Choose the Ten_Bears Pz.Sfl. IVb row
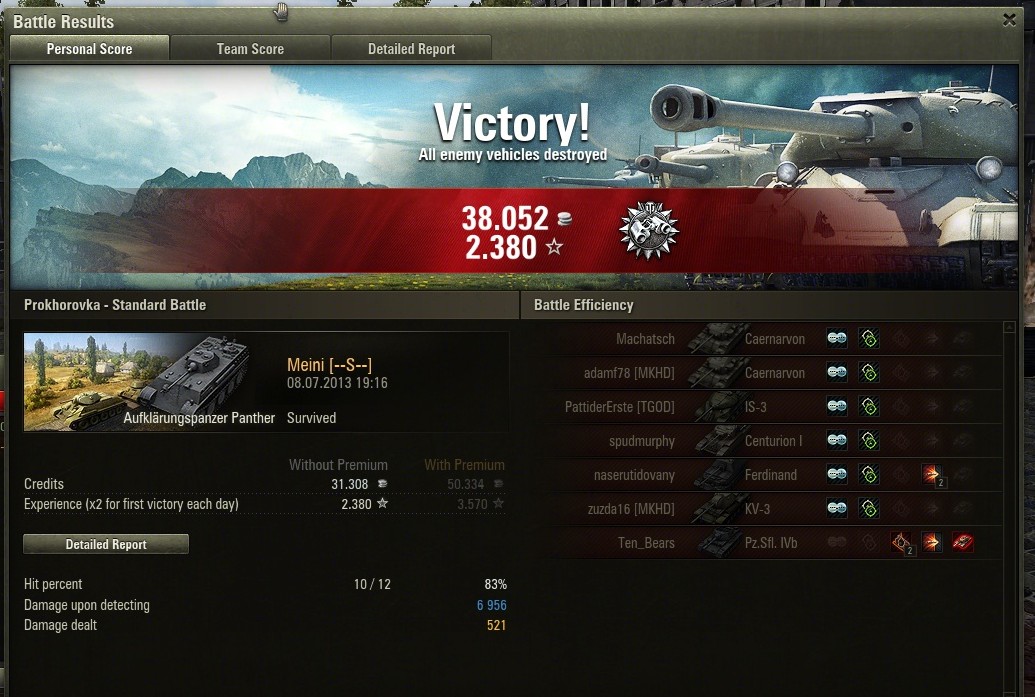 680,543
